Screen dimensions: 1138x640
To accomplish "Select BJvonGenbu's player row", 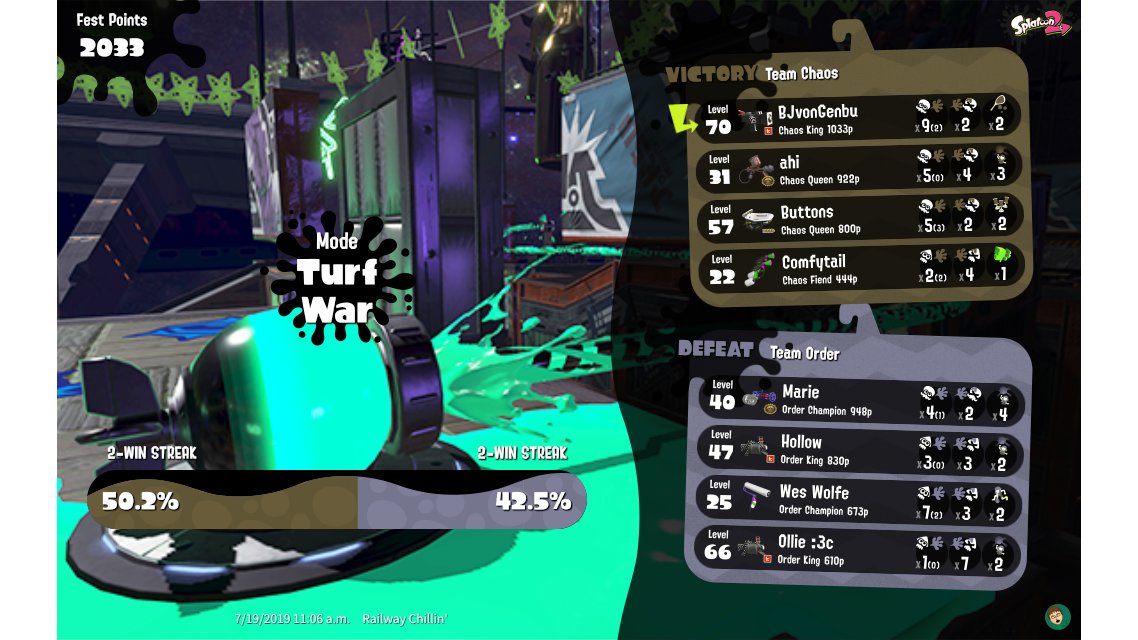I will tap(860, 117).
